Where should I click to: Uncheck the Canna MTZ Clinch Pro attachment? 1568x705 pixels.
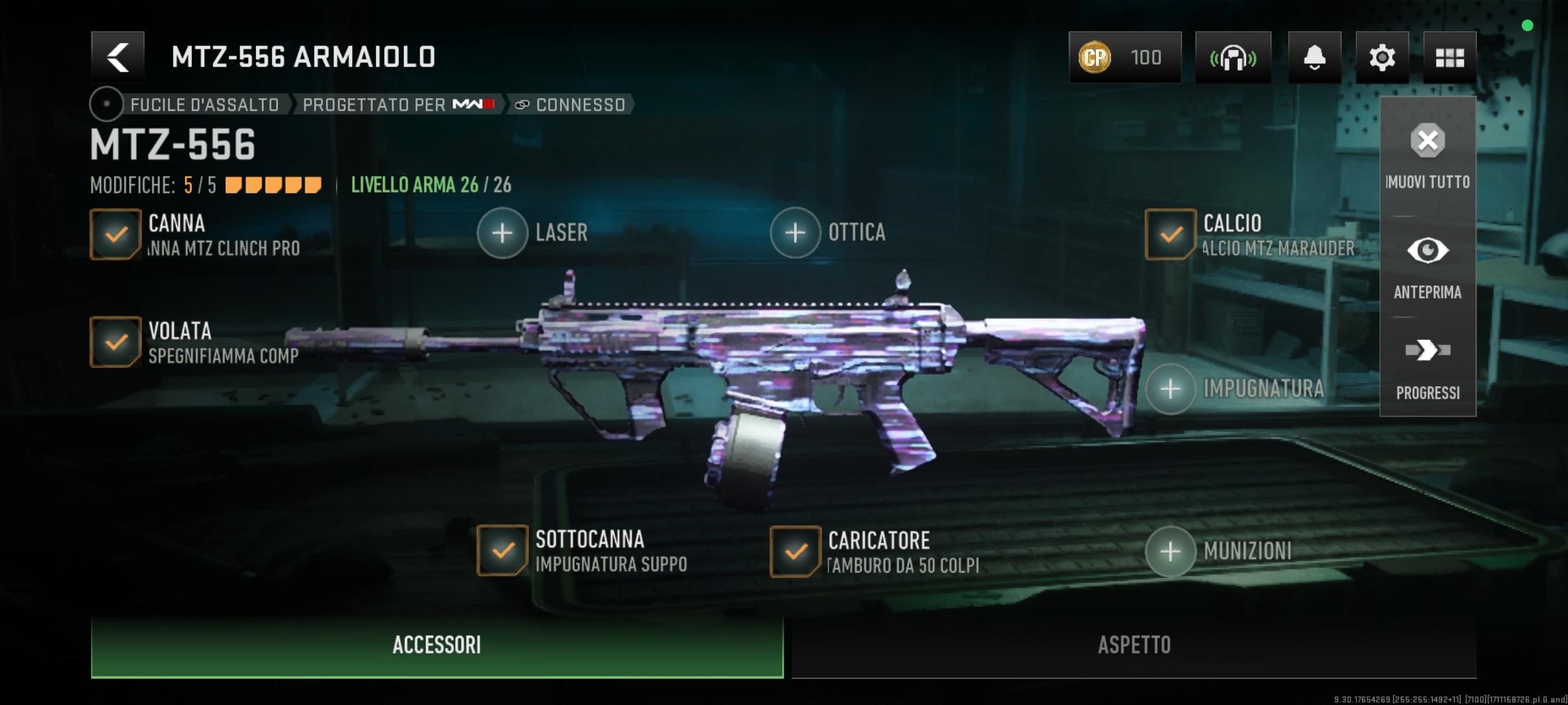pos(116,234)
